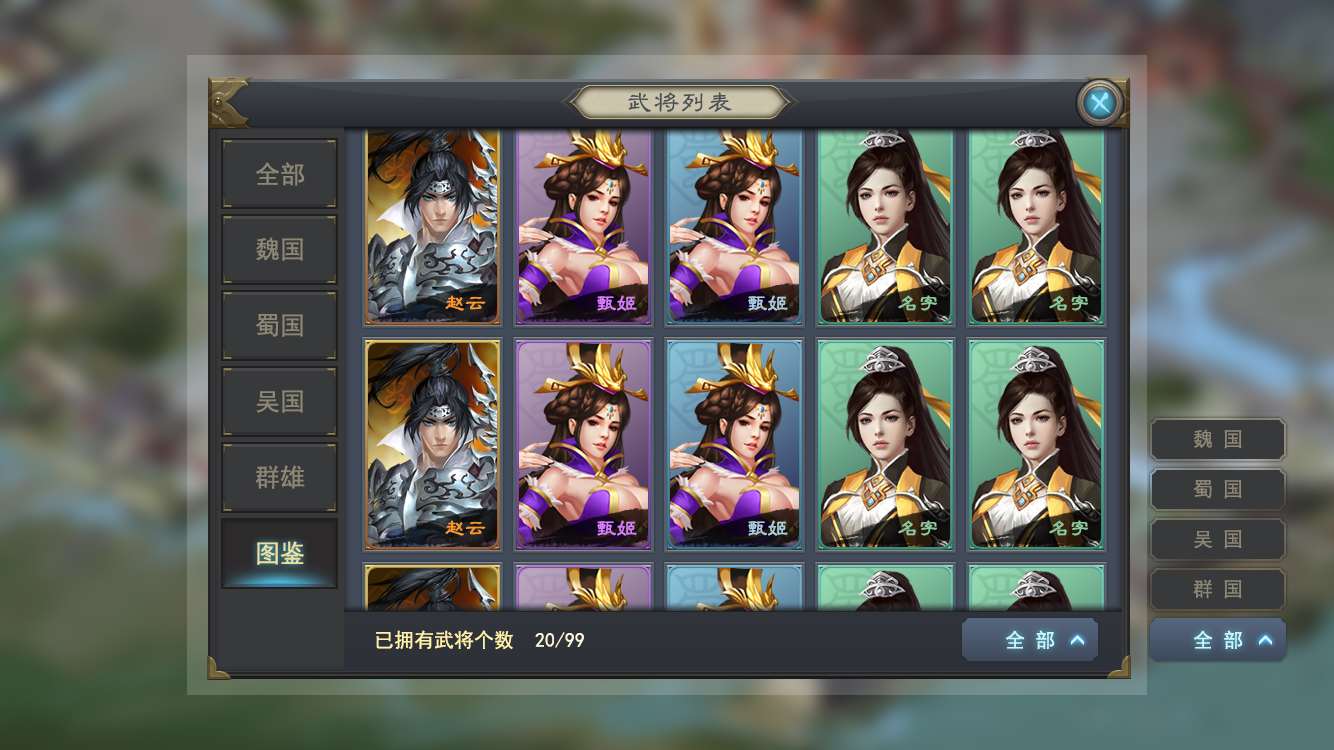
Task: Open the Zhen Ji (甄姬) purple hero card
Action: pyautogui.click(x=583, y=226)
